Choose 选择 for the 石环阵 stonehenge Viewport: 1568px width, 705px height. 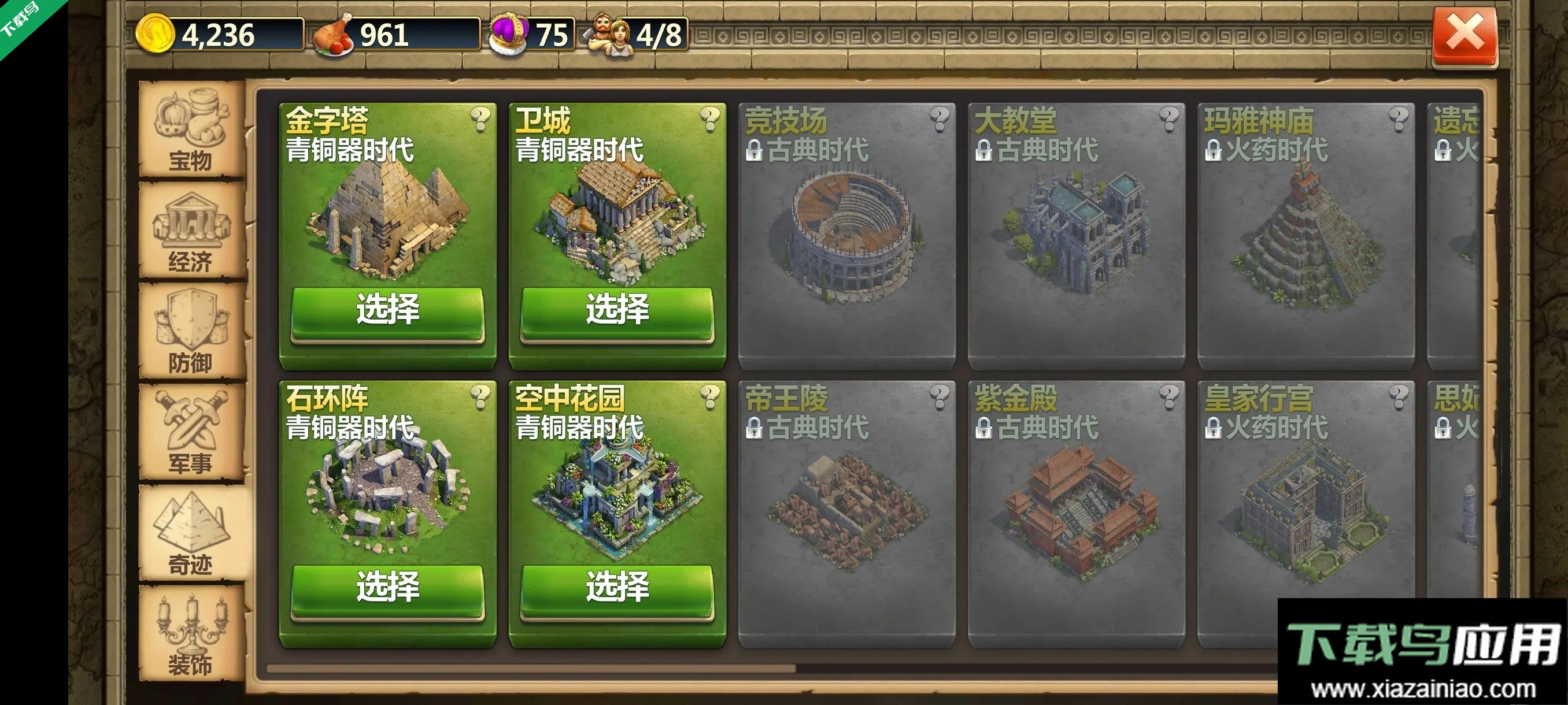click(x=387, y=588)
